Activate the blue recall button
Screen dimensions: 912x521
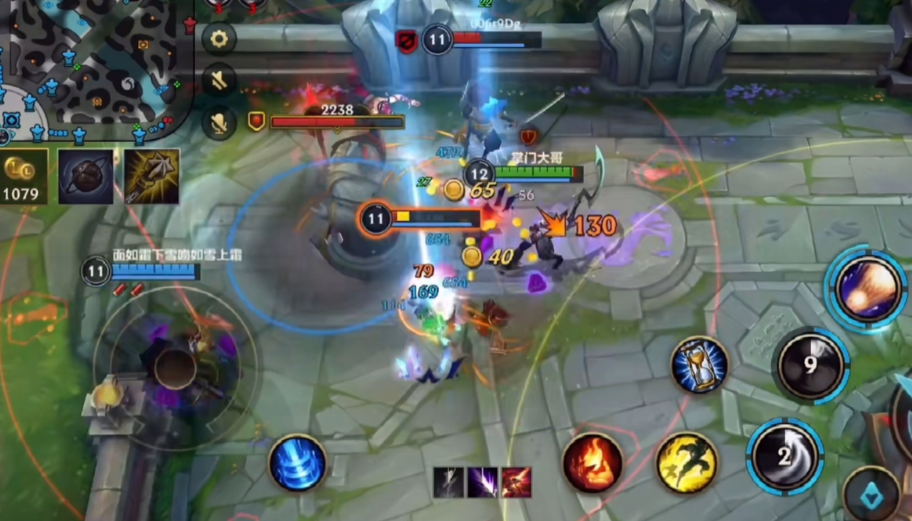[x=297, y=464]
